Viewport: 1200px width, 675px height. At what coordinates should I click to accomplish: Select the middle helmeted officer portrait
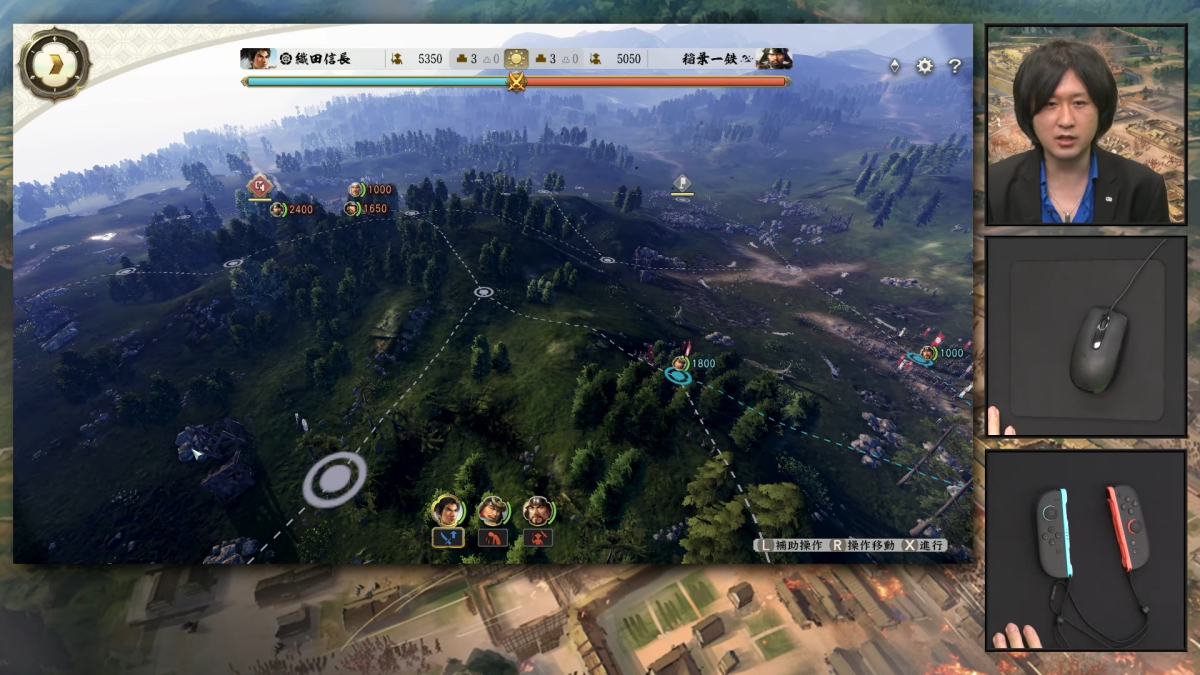(x=492, y=511)
